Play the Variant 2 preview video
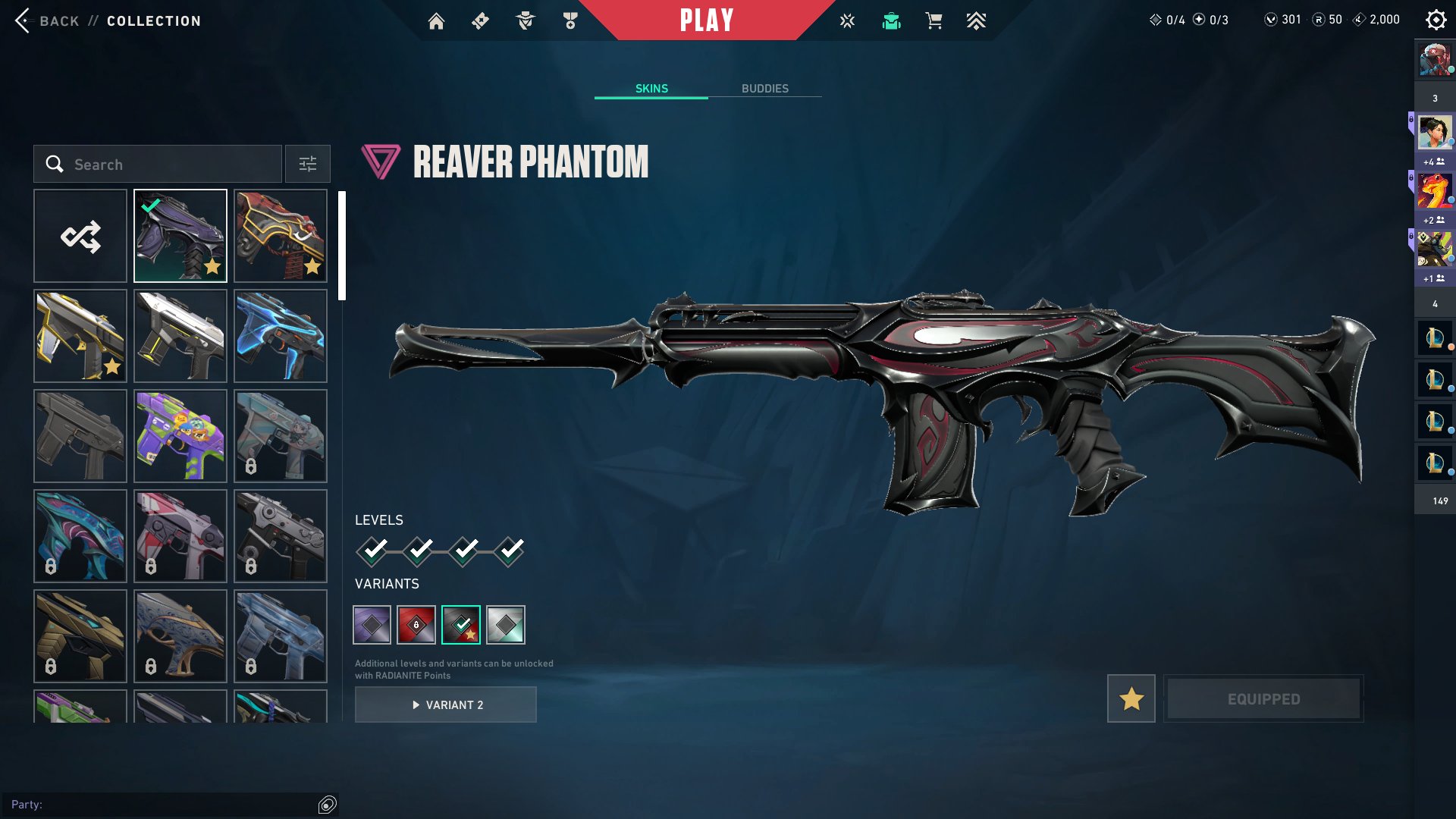Image resolution: width=1456 pixels, height=819 pixels. tap(446, 704)
